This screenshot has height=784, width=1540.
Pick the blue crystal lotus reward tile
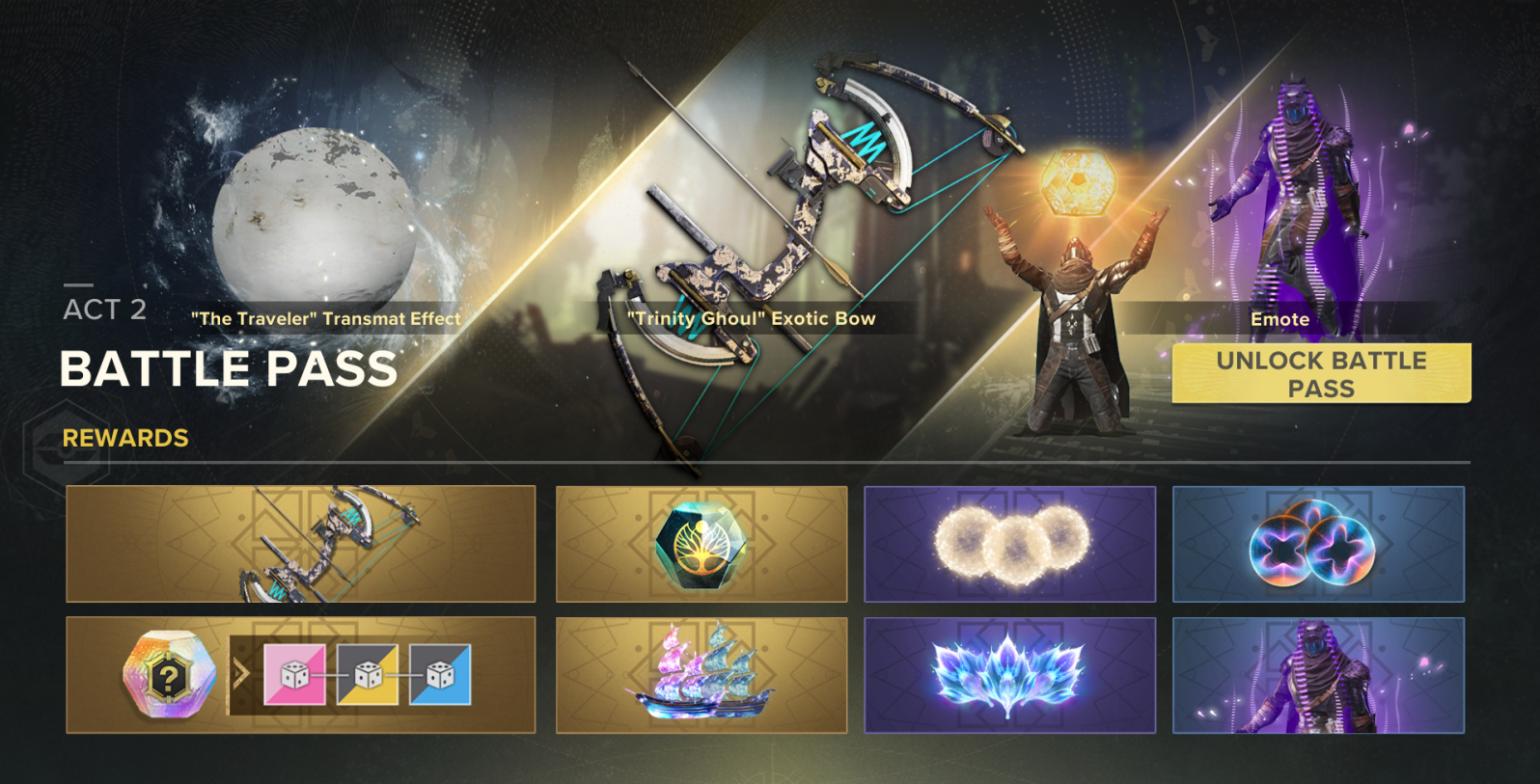1009,675
